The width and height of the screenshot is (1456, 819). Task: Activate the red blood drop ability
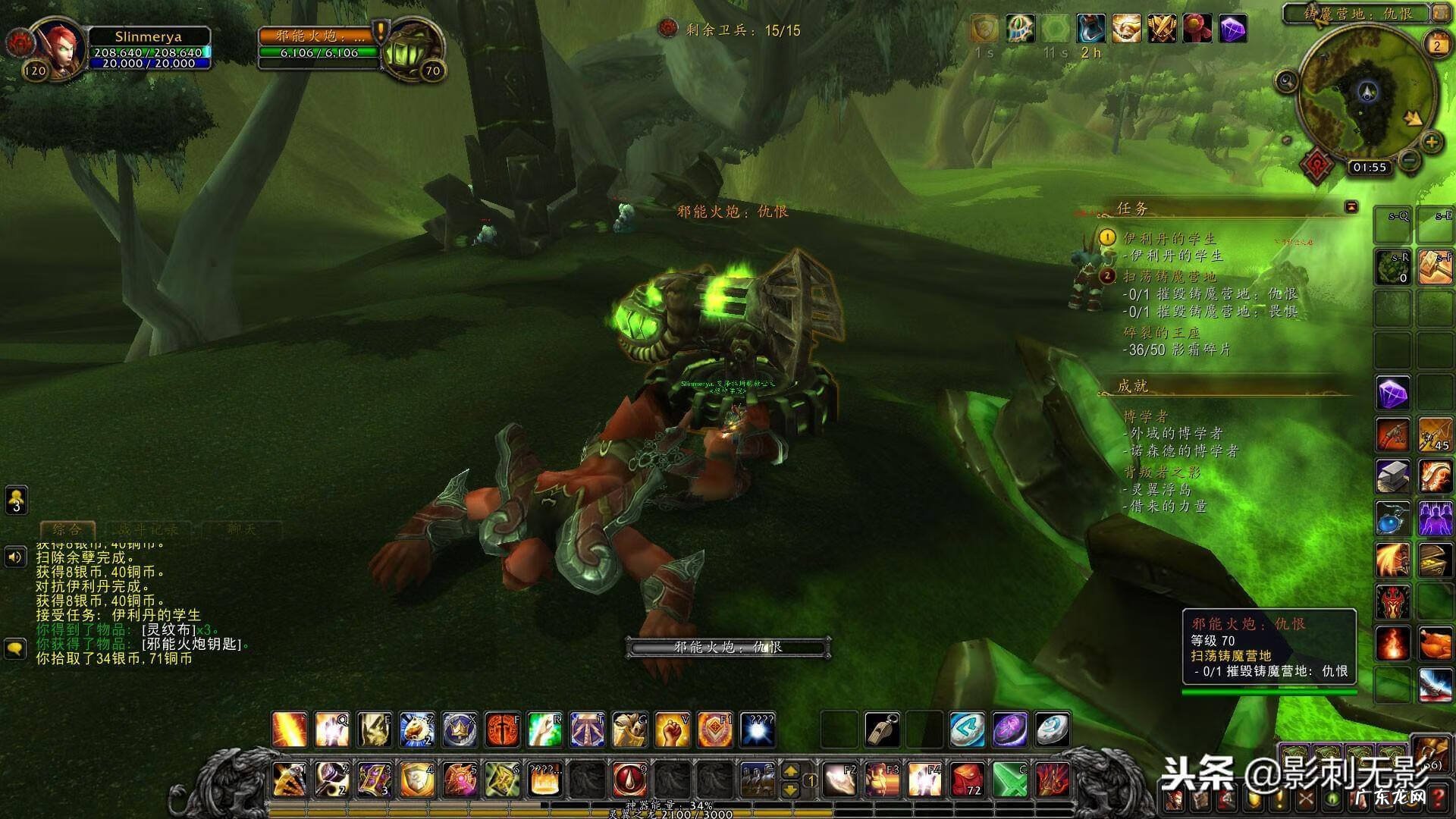point(629,780)
